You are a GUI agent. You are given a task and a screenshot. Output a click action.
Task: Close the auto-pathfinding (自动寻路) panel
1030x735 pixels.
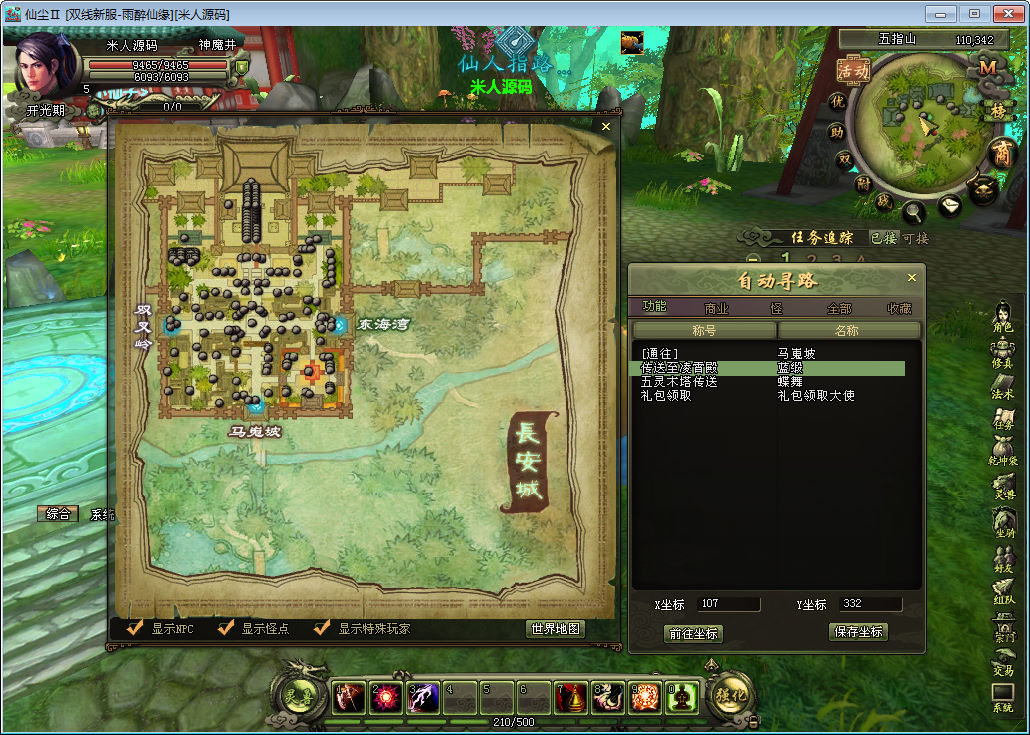[x=911, y=278]
